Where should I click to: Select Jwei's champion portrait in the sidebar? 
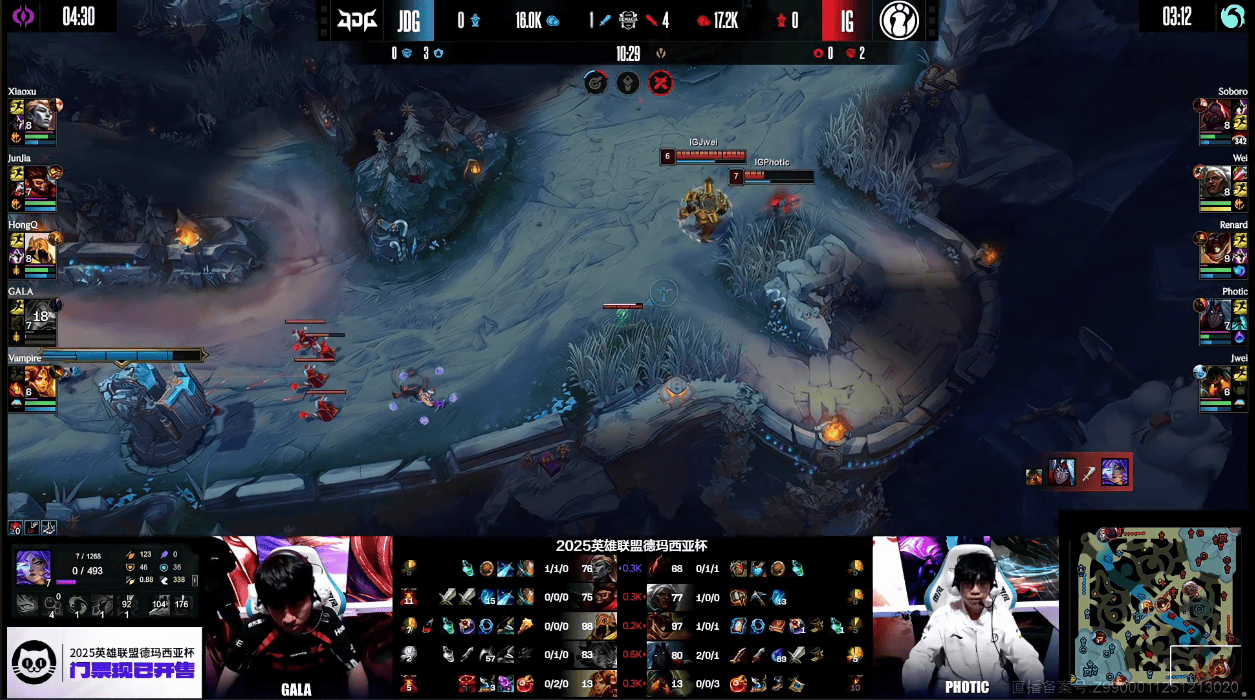click(1215, 382)
